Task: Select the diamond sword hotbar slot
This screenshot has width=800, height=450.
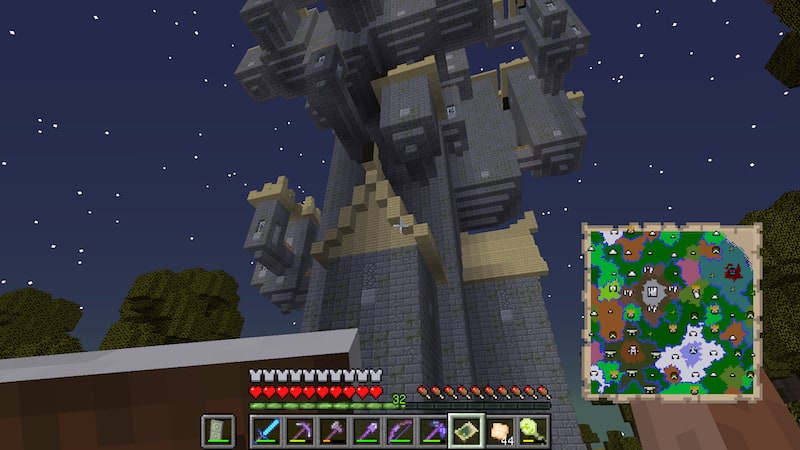Action: pos(265,431)
